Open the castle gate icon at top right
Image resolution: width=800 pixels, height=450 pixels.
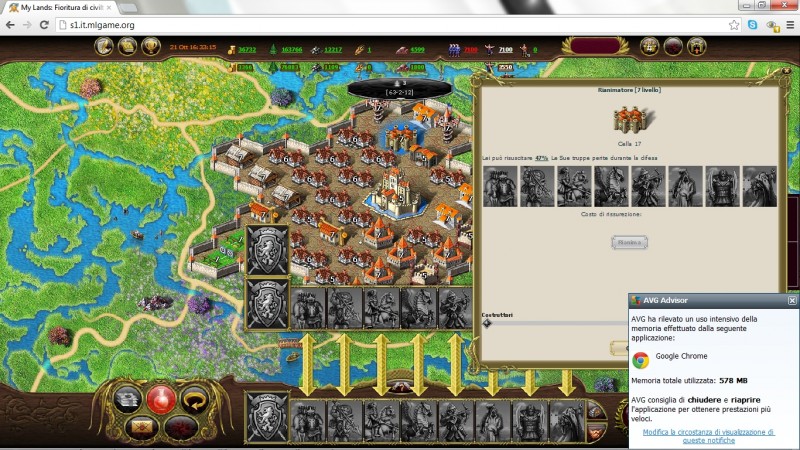[x=696, y=46]
